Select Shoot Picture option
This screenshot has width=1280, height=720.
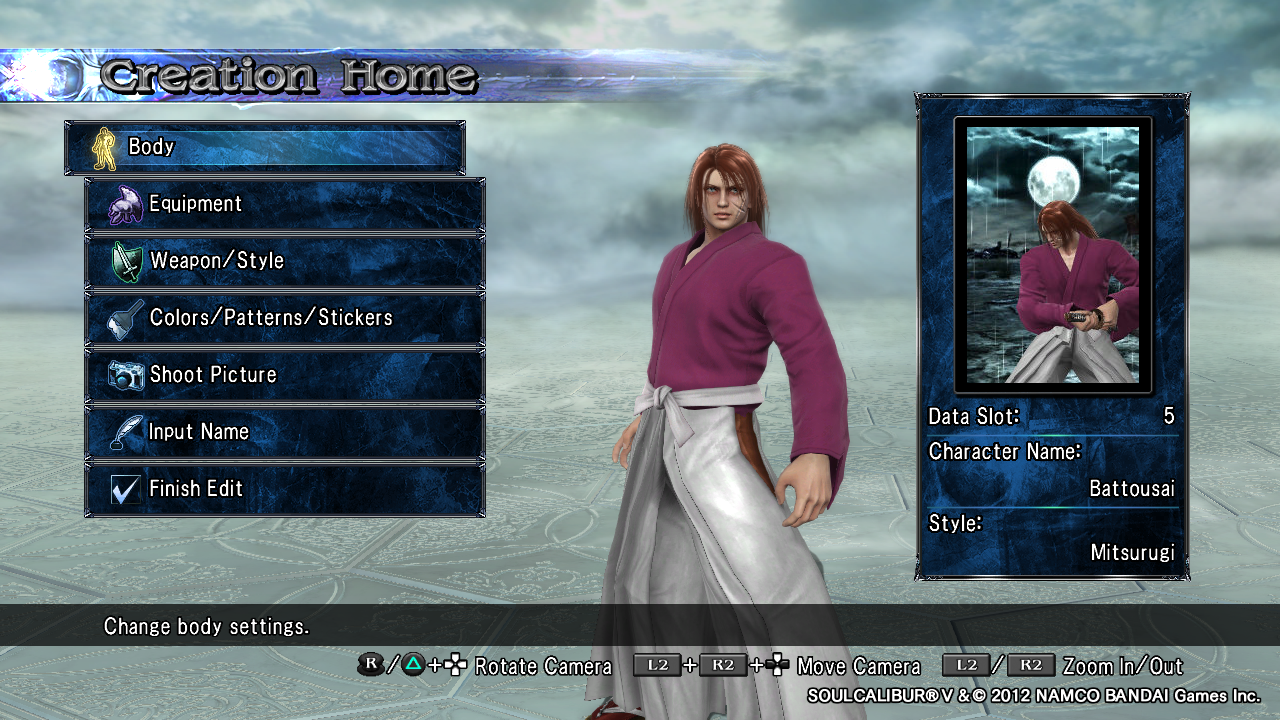coord(285,375)
